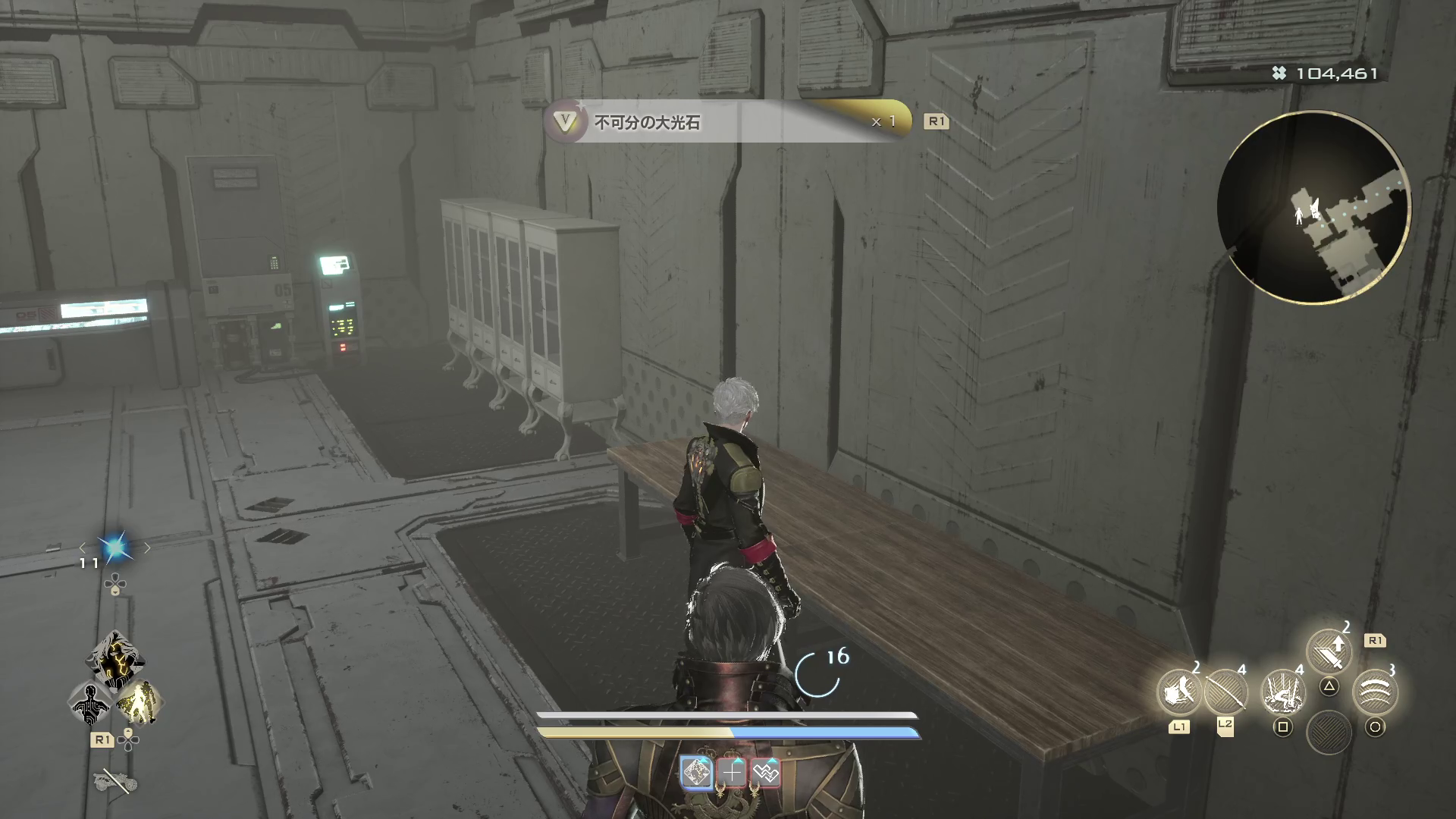The width and height of the screenshot is (1456, 819).
Task: Click the crossed-out motorcycle icon
Action: pyautogui.click(x=115, y=780)
